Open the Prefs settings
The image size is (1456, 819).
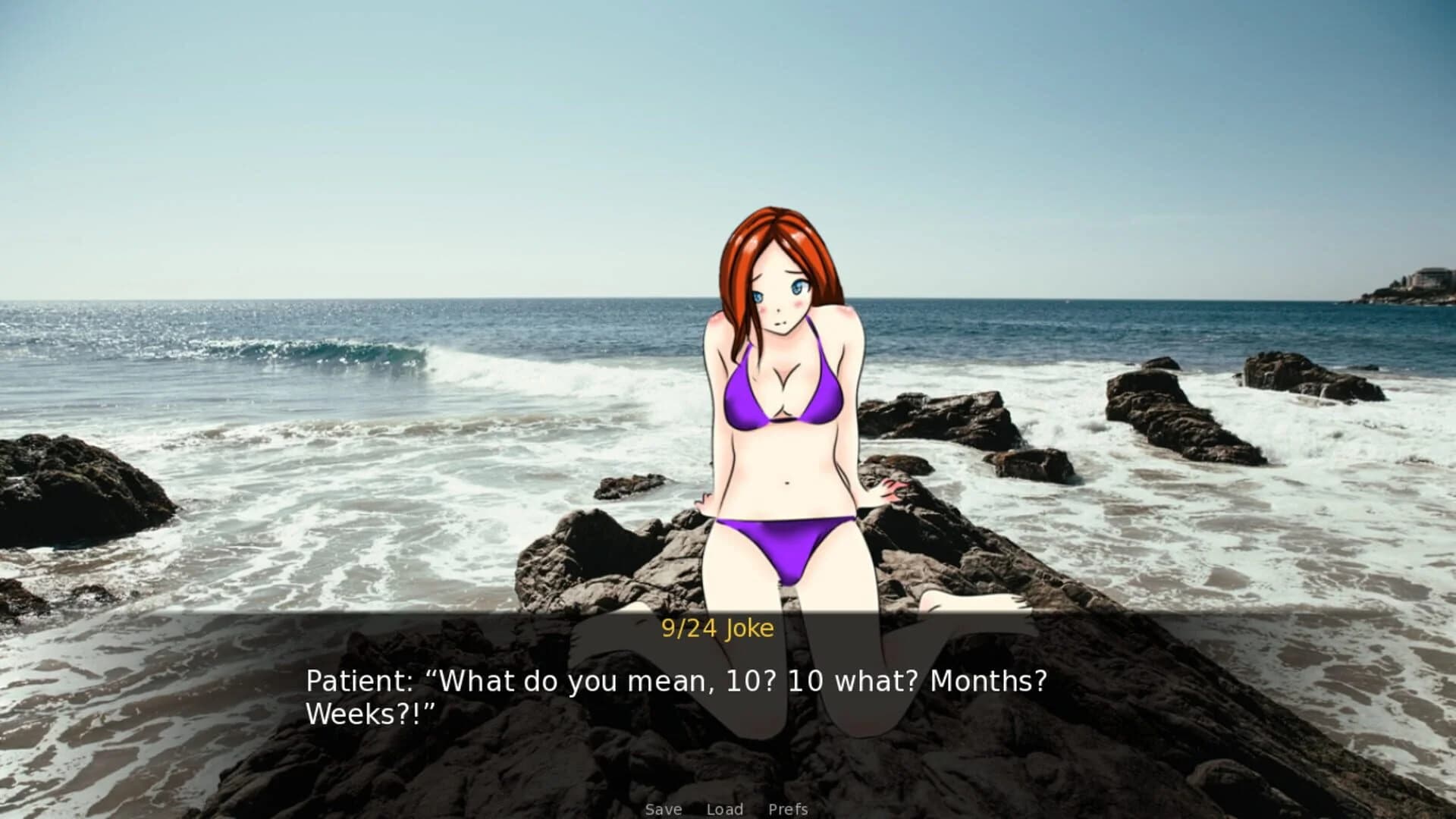pos(788,809)
